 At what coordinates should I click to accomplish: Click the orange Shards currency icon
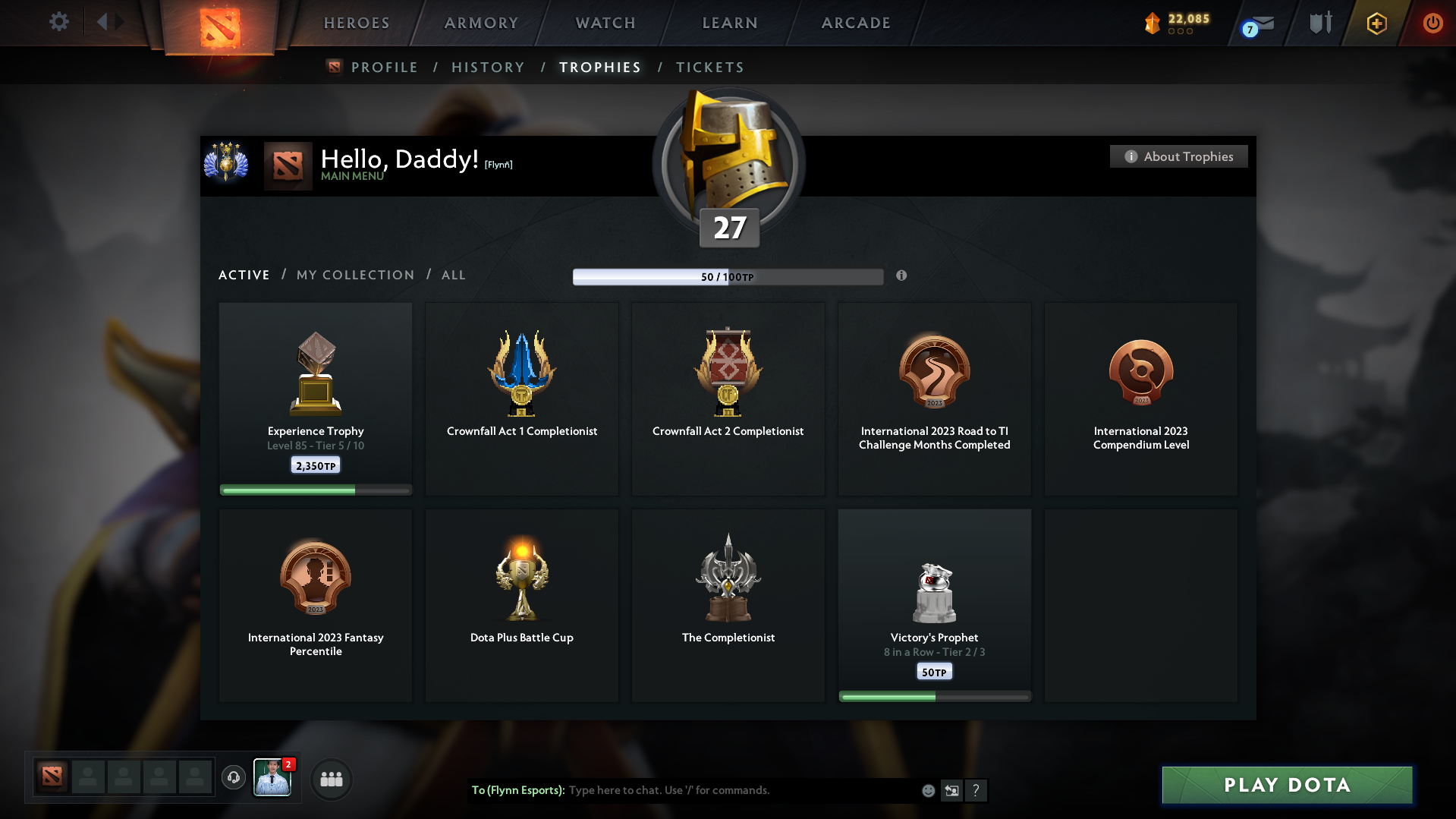pyautogui.click(x=1153, y=23)
